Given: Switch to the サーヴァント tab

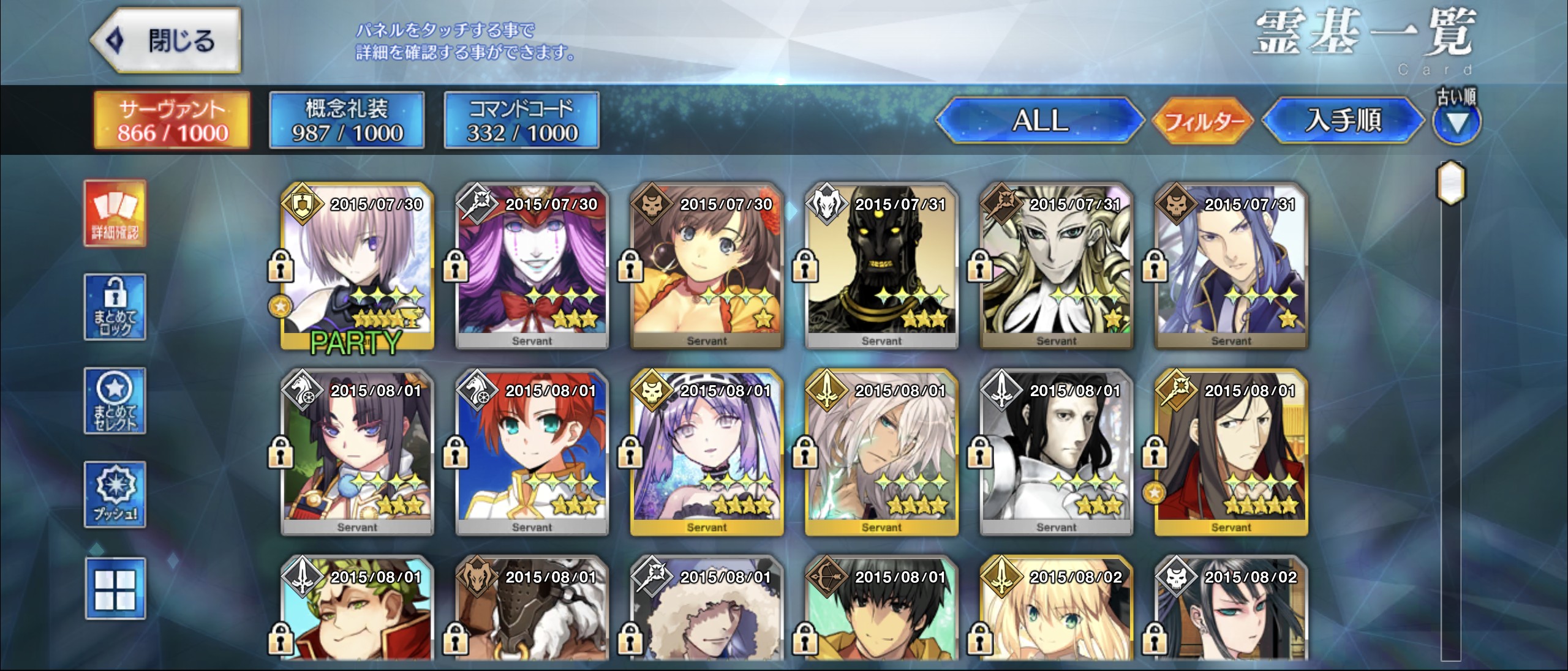Looking at the screenshot, I should click(x=172, y=121).
